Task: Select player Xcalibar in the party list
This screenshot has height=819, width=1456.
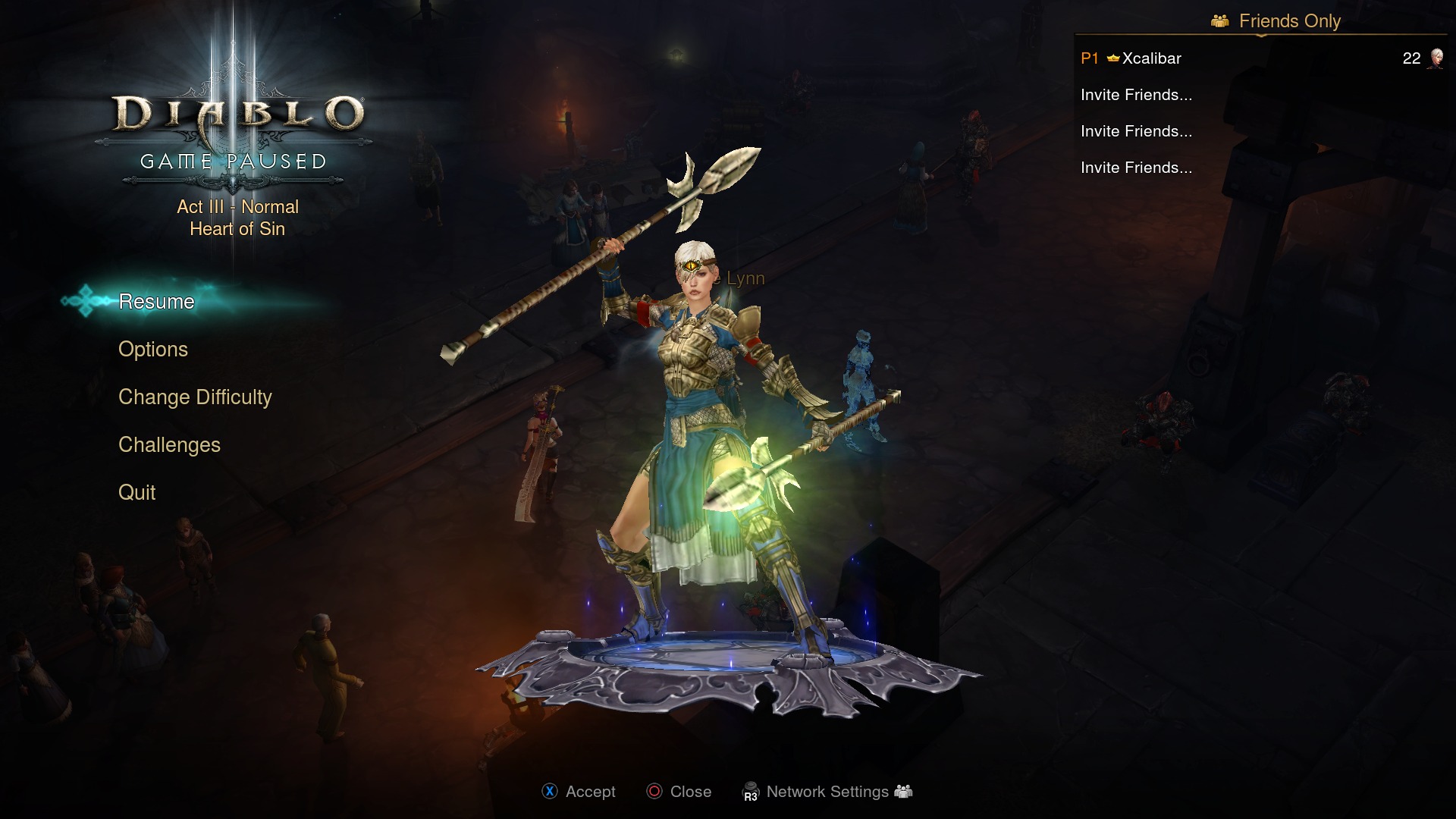Action: click(x=1151, y=58)
